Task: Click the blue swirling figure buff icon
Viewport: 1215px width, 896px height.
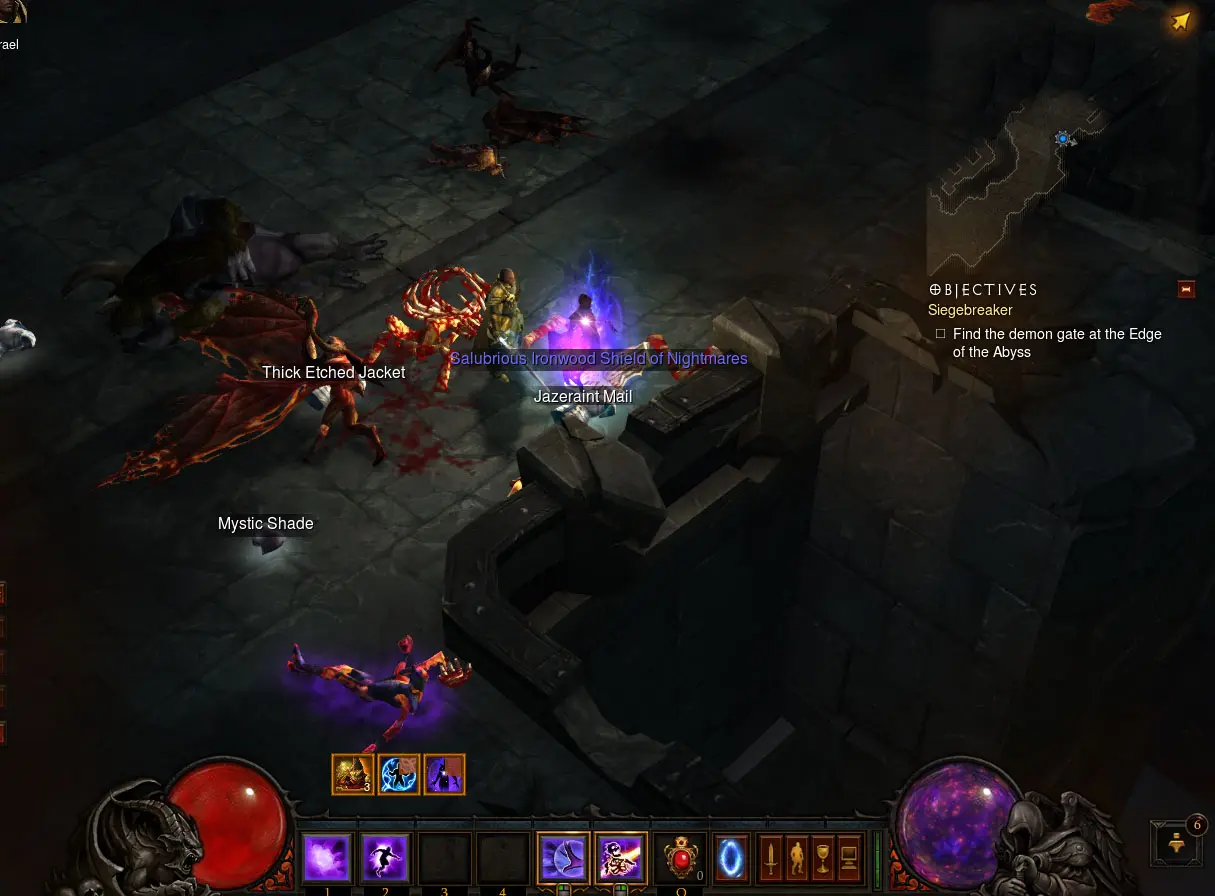Action: click(x=399, y=774)
